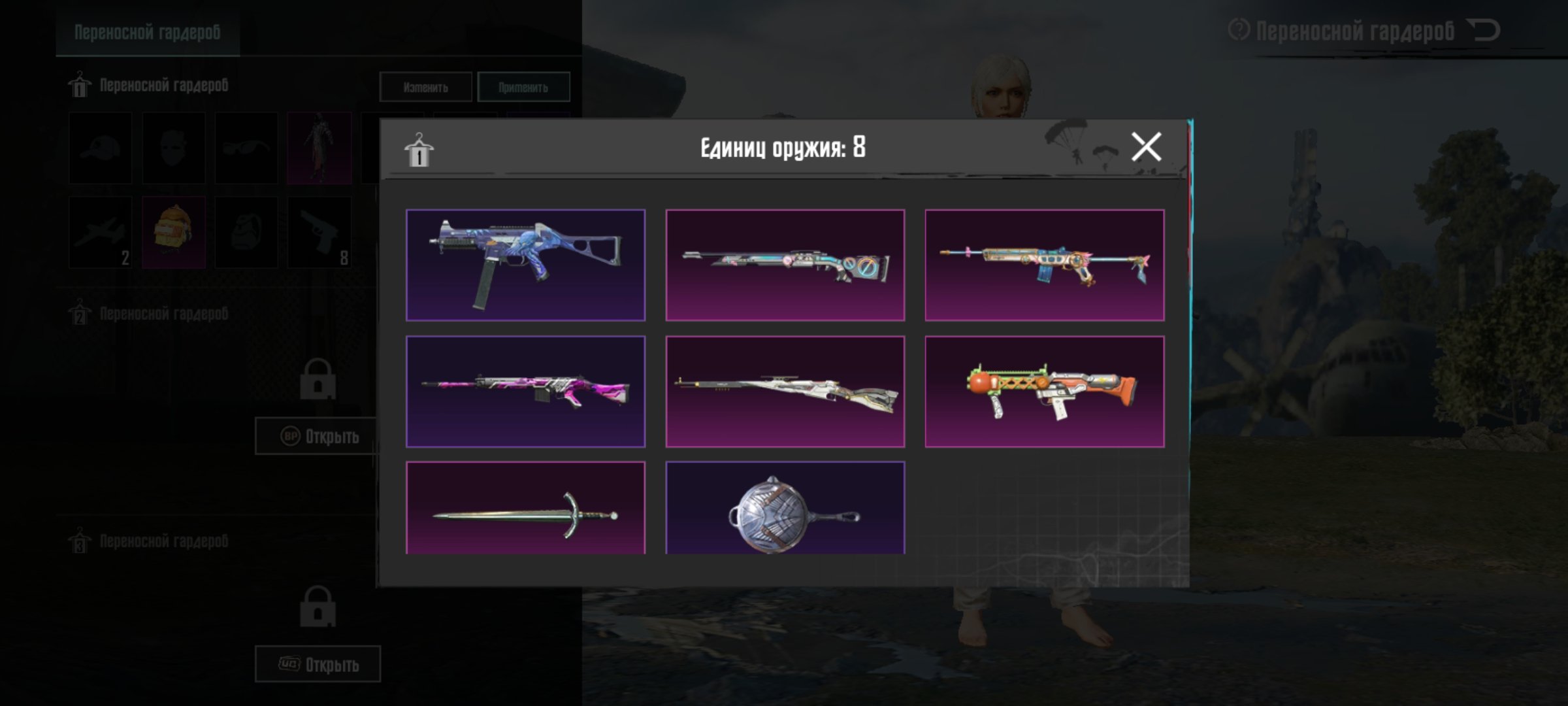The width and height of the screenshot is (1568, 706).
Task: Switch to the Переносной гардероб tab
Action: click(x=148, y=32)
